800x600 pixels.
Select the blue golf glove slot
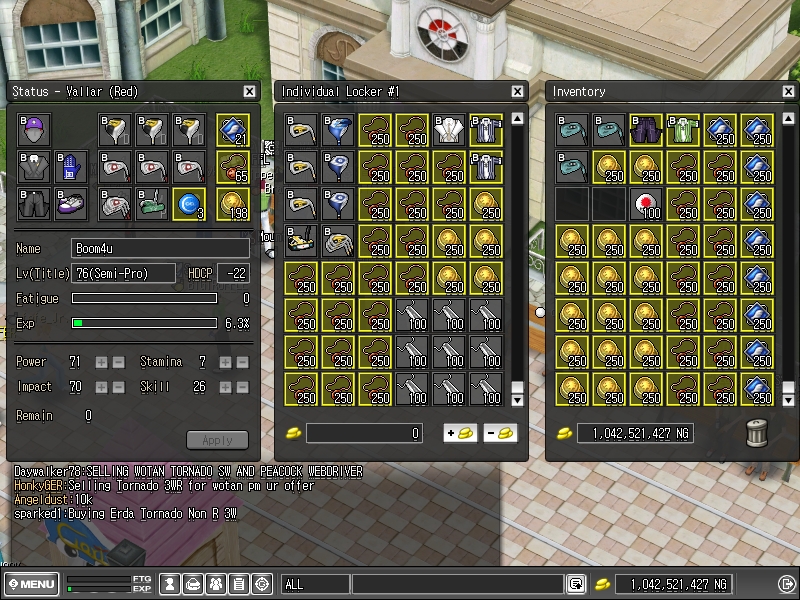71,167
